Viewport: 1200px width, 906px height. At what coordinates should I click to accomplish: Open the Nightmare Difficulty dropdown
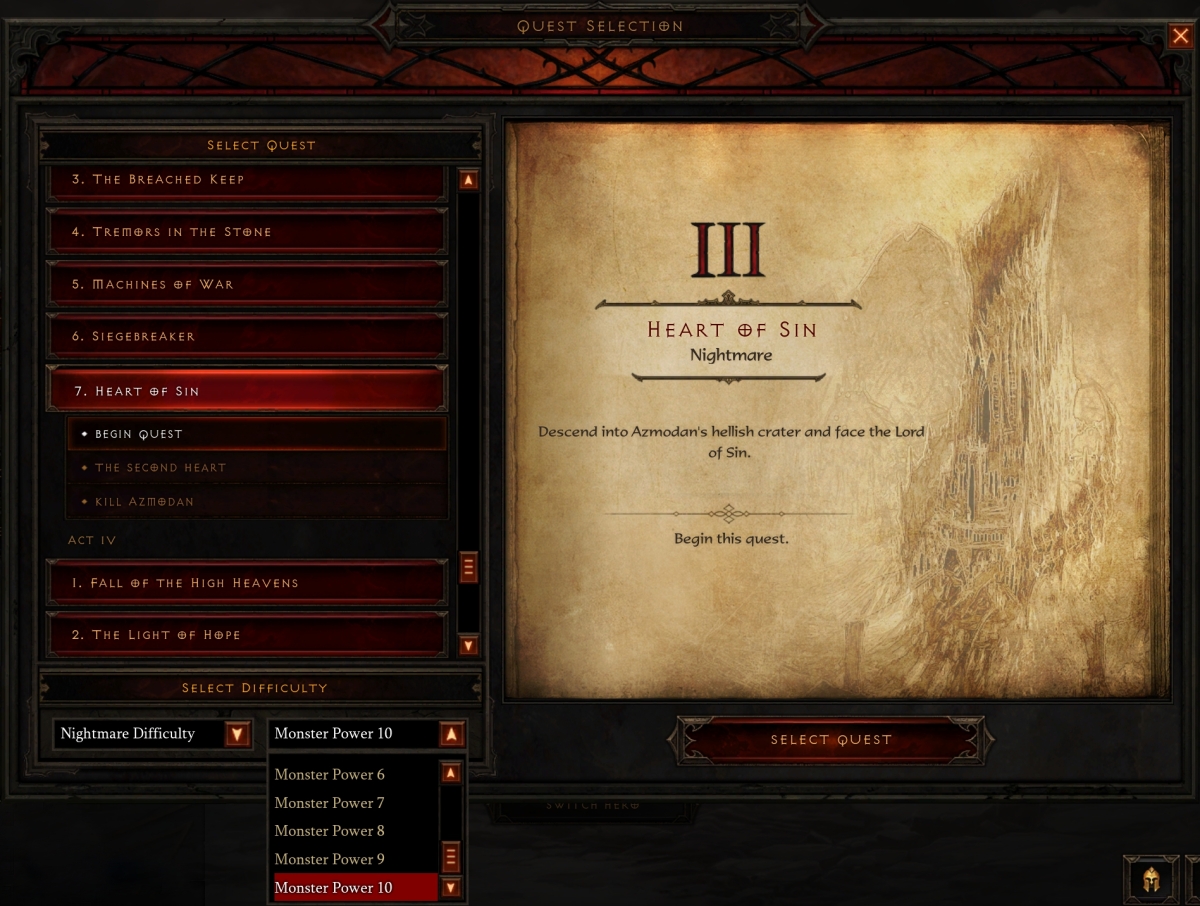click(237, 734)
